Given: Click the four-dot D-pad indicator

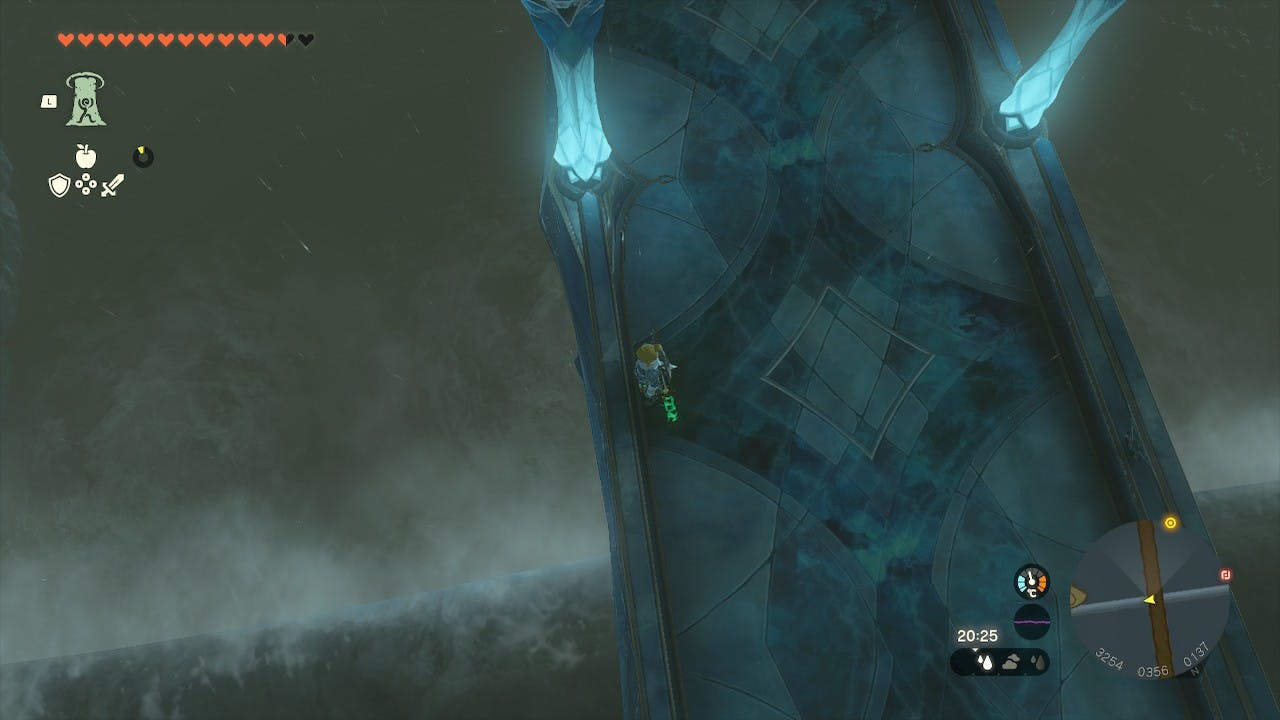Looking at the screenshot, I should pyautogui.click(x=86, y=185).
